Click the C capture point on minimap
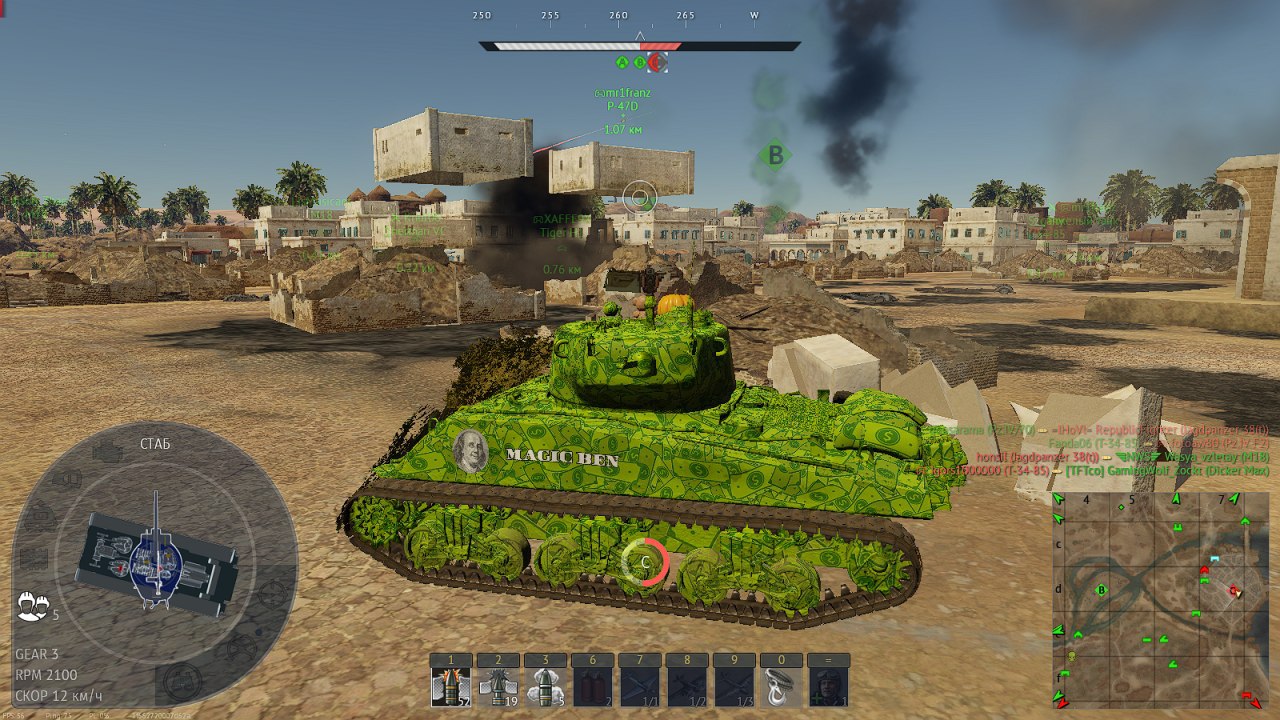This screenshot has height=720, width=1280. [1235, 591]
